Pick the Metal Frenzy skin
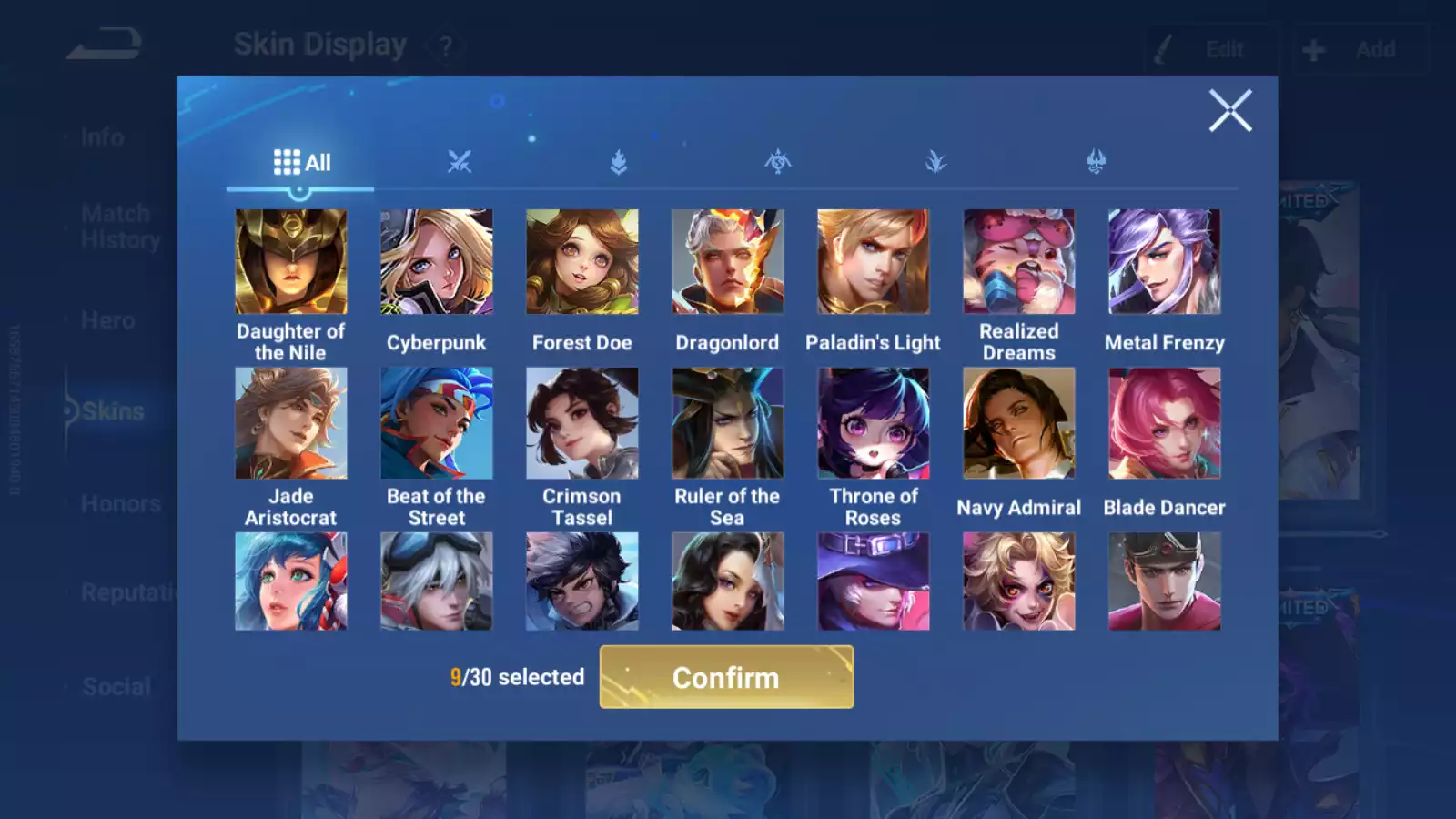Viewport: 1456px width, 819px height. [x=1165, y=262]
